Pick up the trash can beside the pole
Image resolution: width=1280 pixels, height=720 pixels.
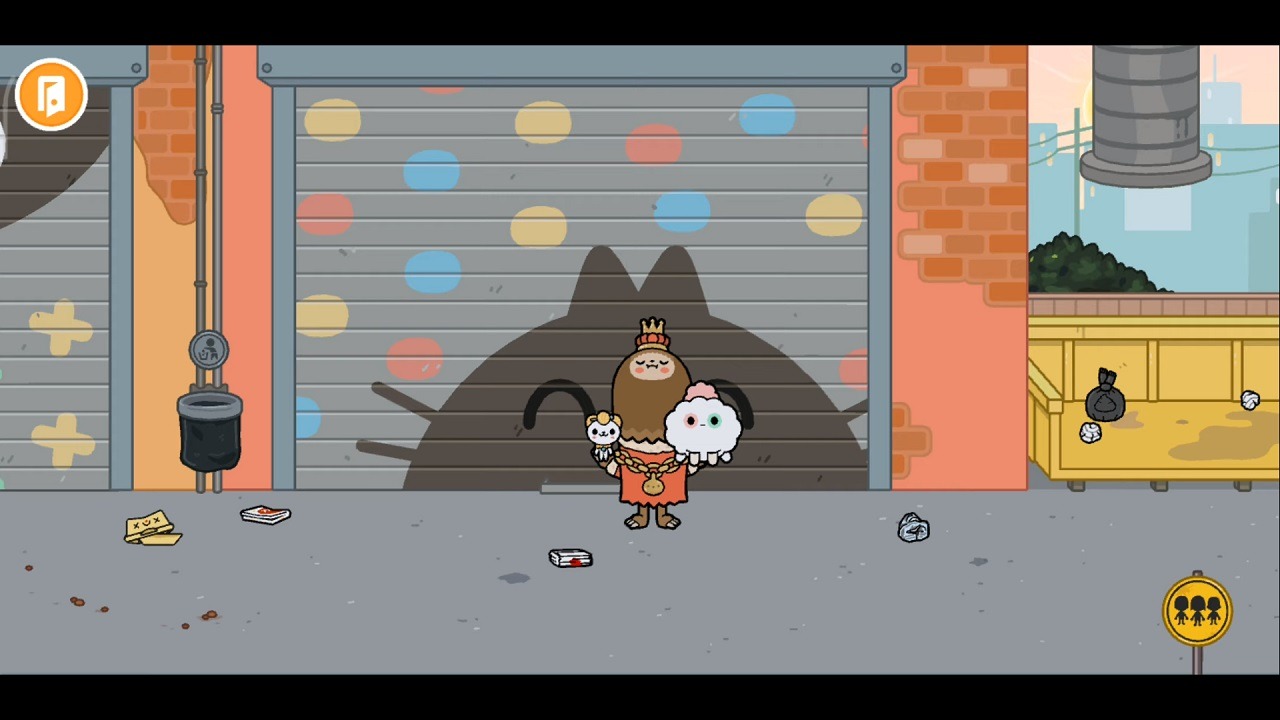[x=209, y=430]
